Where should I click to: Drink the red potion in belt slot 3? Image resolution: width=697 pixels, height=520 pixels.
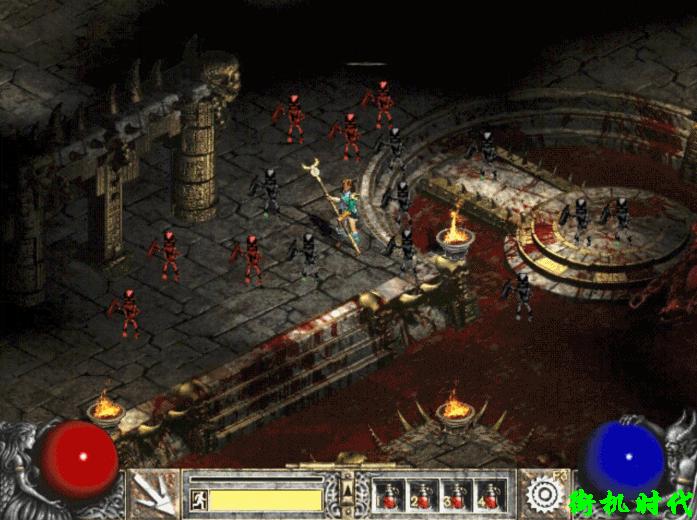pyautogui.click(x=455, y=494)
